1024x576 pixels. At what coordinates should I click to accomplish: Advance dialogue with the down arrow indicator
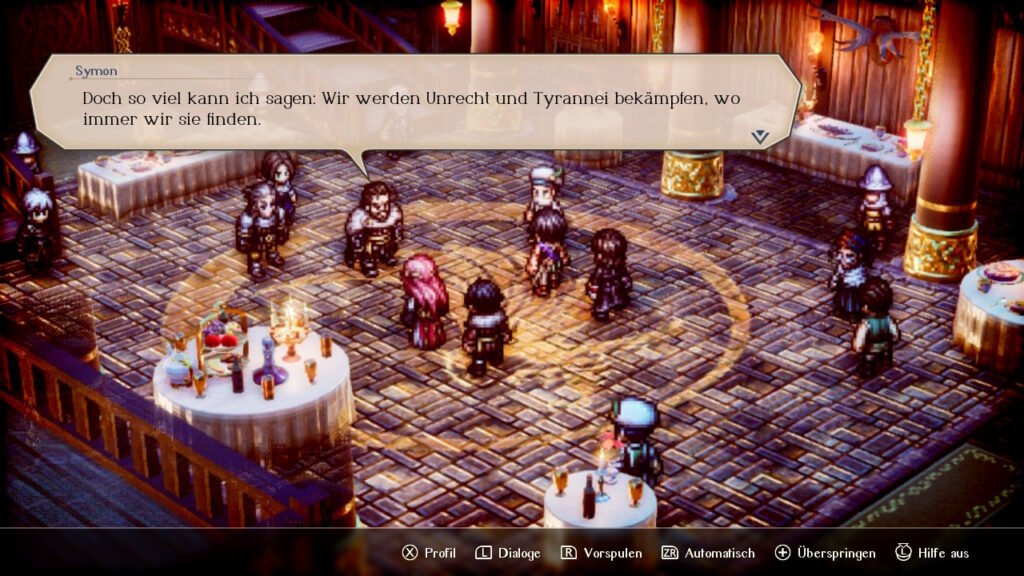[x=761, y=136]
